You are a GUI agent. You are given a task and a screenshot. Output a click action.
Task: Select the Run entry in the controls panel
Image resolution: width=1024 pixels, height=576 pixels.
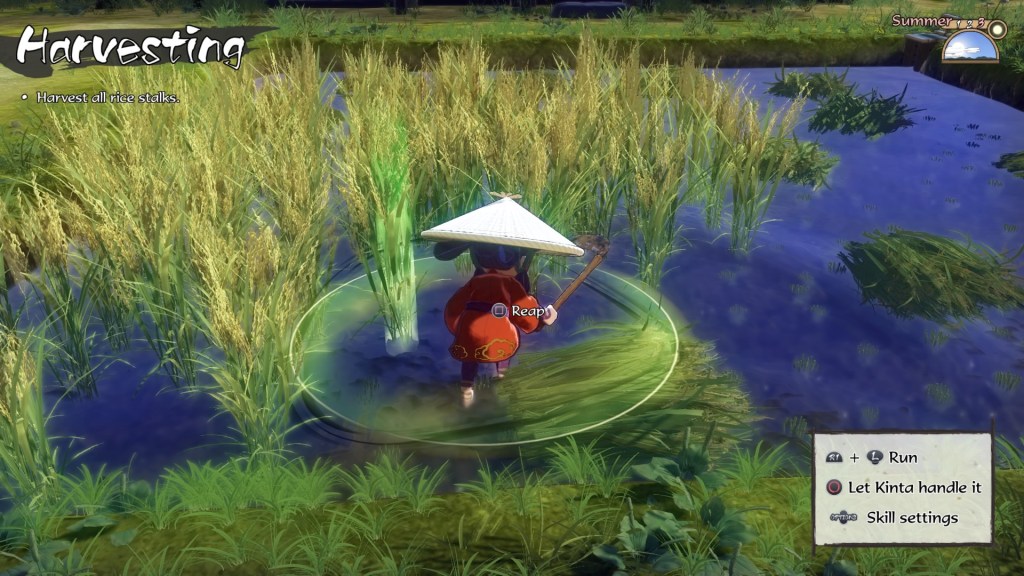[902, 457]
